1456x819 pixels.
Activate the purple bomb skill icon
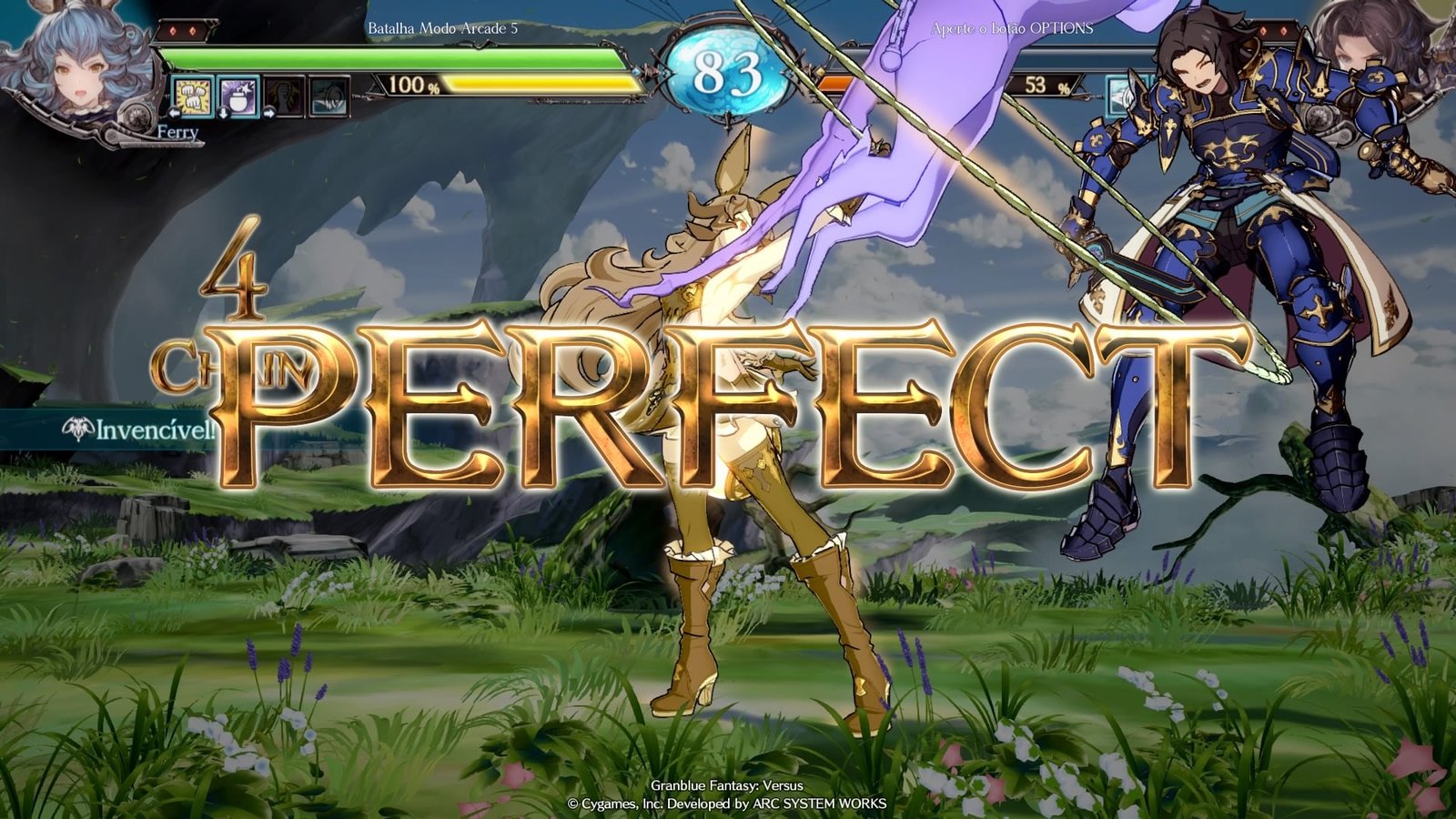(x=238, y=96)
